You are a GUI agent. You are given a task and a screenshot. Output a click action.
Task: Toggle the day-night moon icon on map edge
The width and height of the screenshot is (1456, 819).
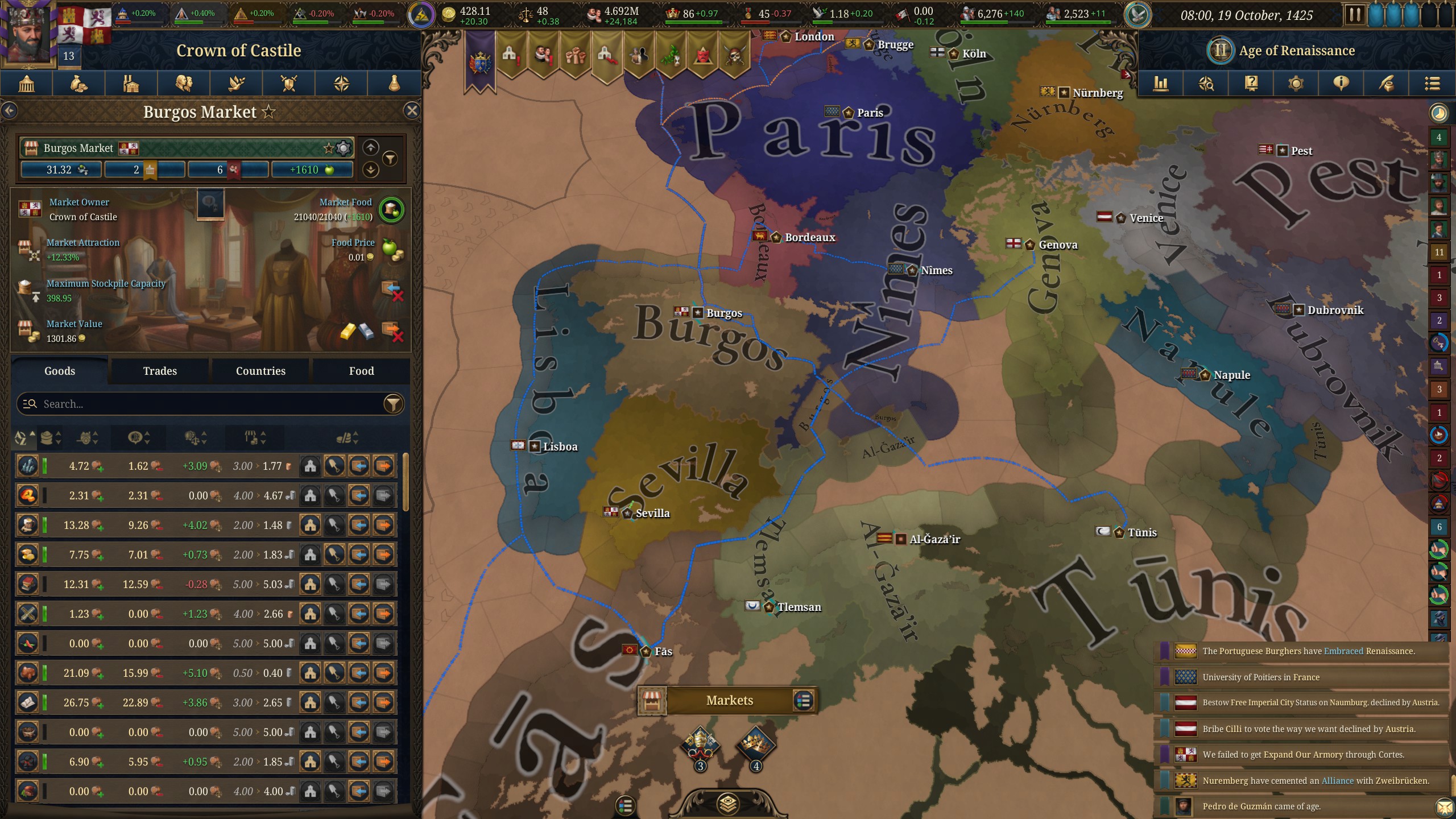tap(1439, 113)
